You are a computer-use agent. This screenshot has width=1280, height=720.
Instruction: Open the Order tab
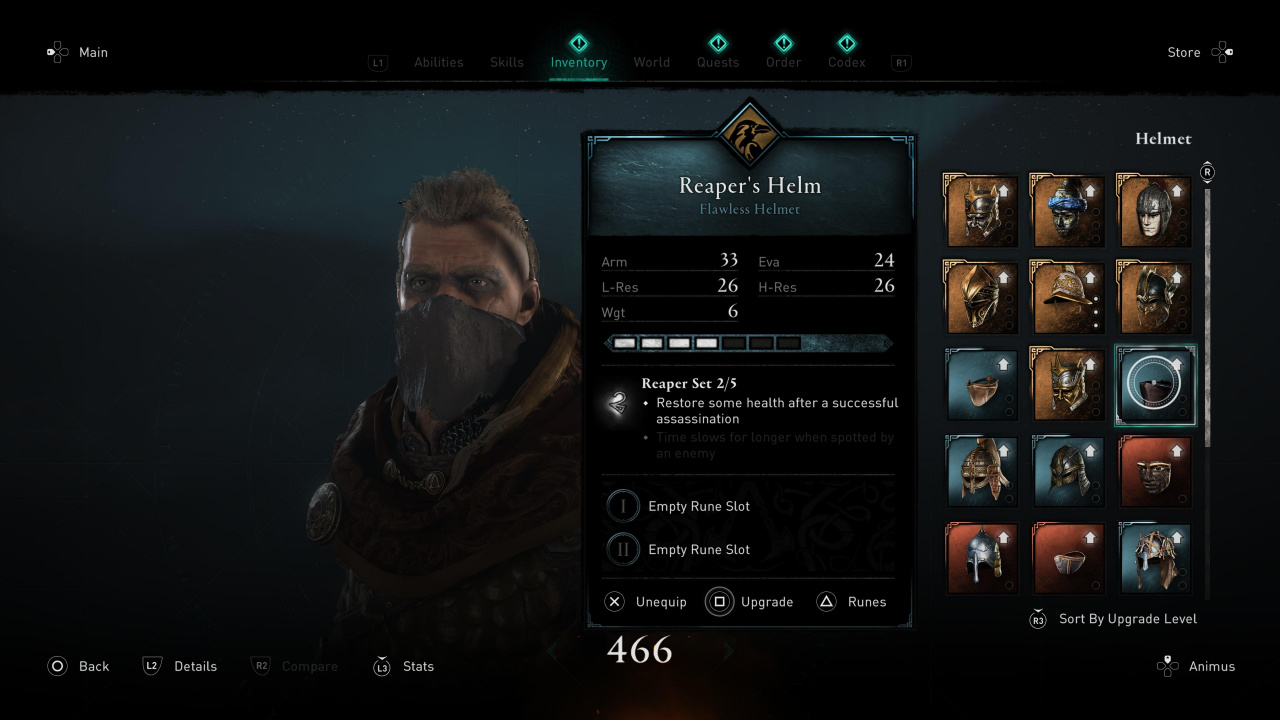click(783, 62)
